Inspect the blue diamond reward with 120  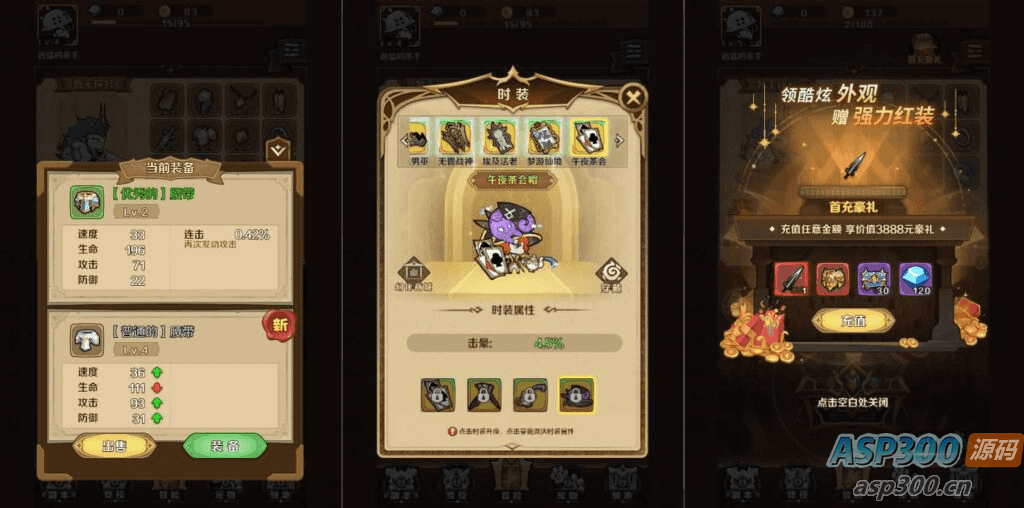[x=915, y=279]
